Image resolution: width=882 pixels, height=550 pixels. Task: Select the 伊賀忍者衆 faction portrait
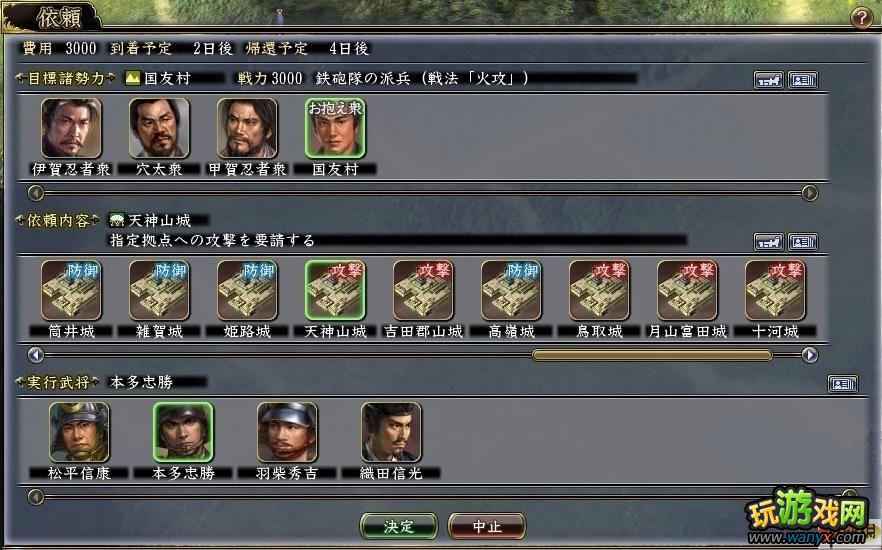(71, 129)
